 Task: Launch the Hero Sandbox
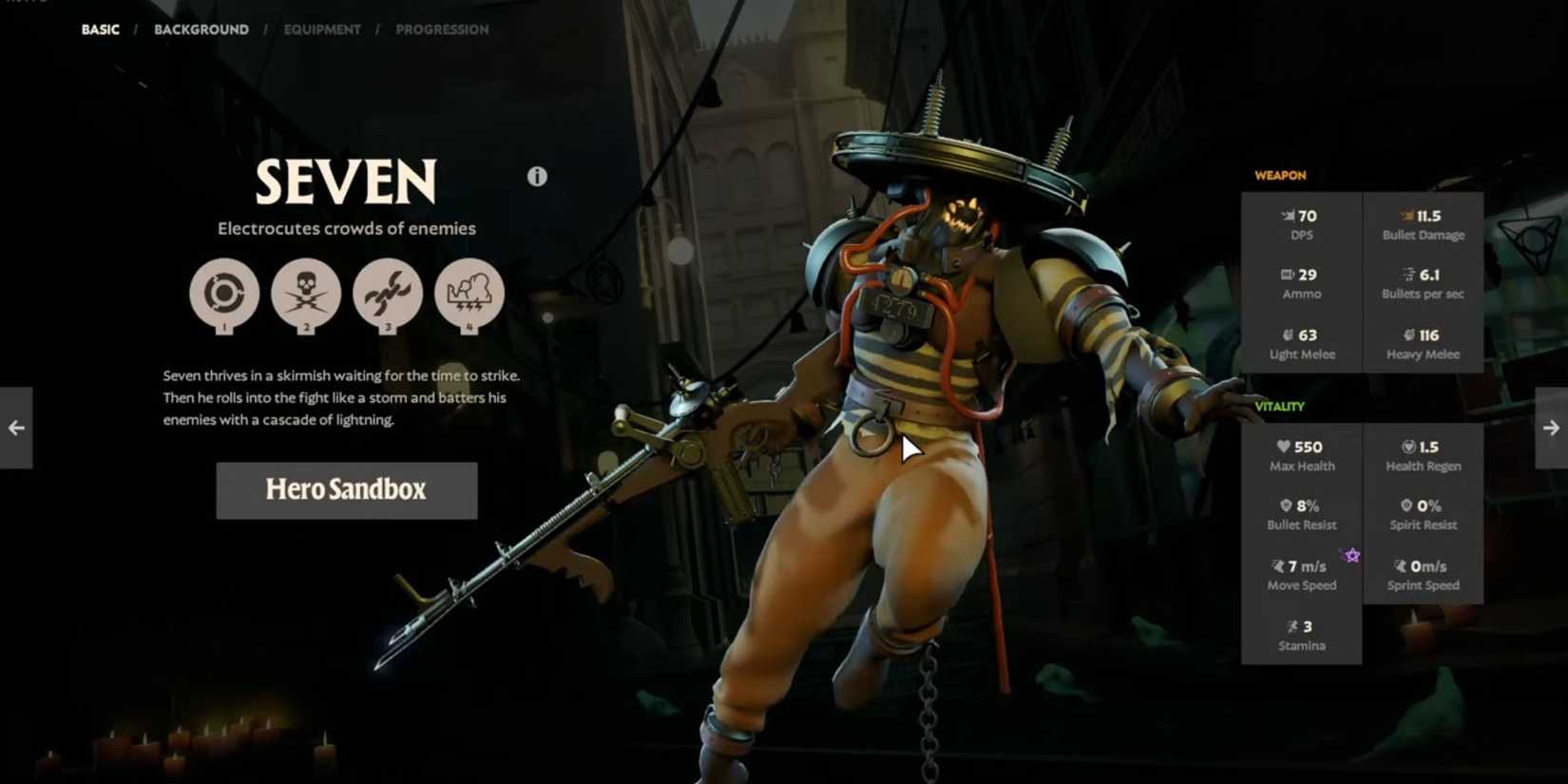pos(347,490)
